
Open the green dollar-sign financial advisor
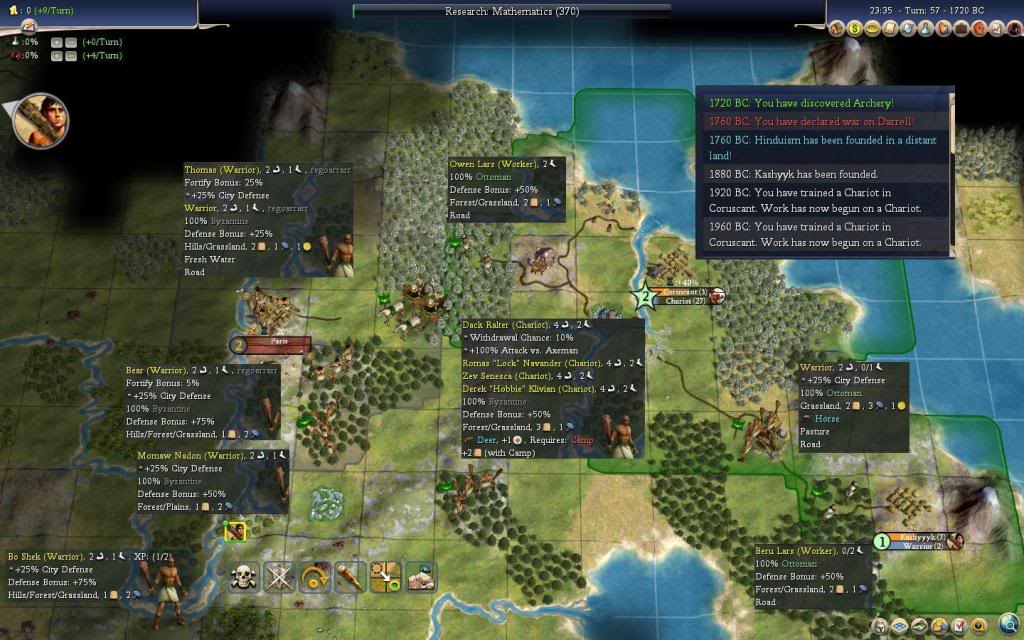tap(856, 28)
